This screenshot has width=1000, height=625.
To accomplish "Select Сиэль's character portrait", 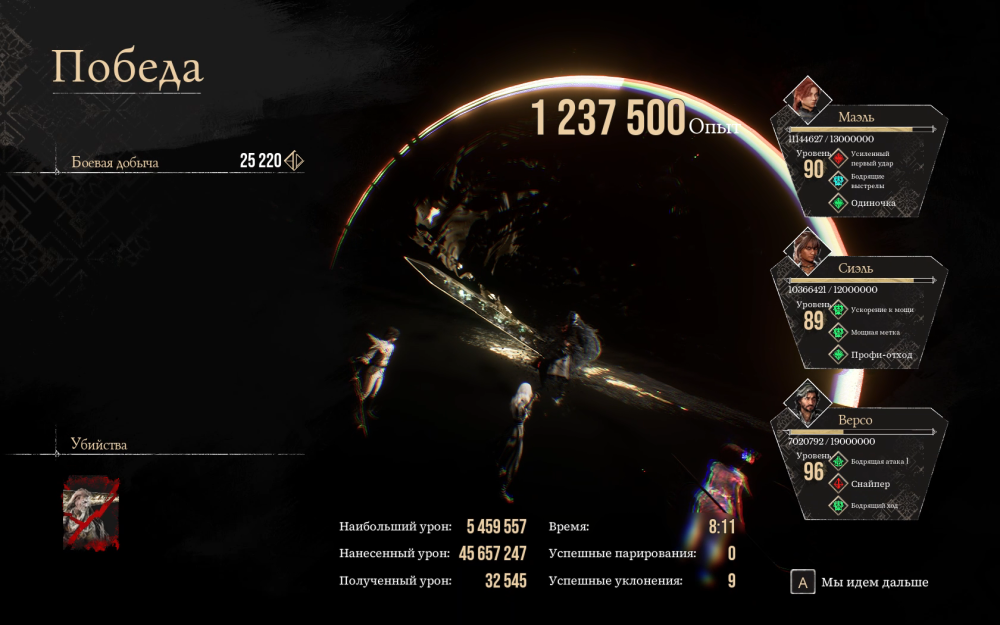I will click(807, 249).
